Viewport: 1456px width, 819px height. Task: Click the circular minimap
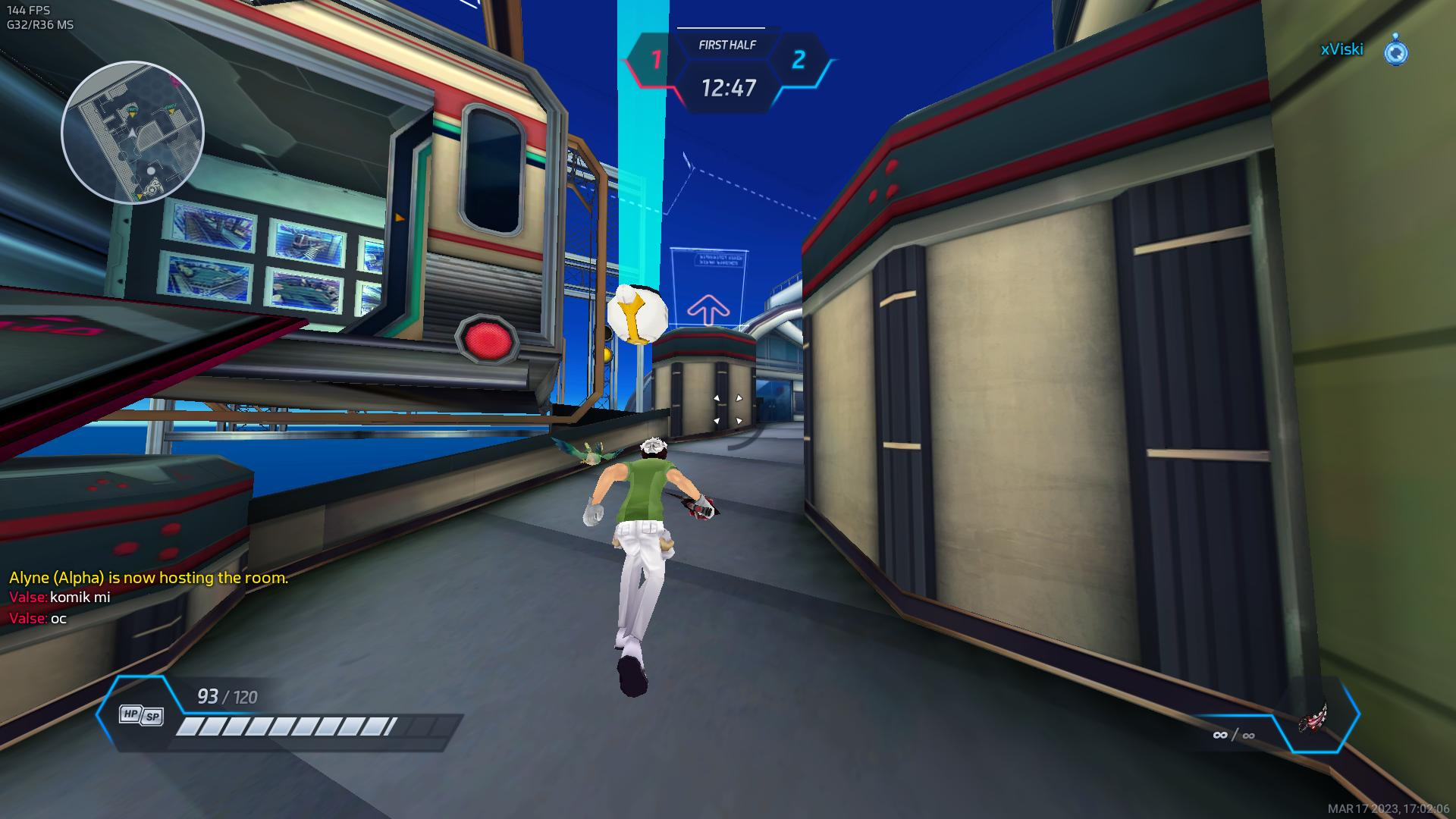coord(133,133)
